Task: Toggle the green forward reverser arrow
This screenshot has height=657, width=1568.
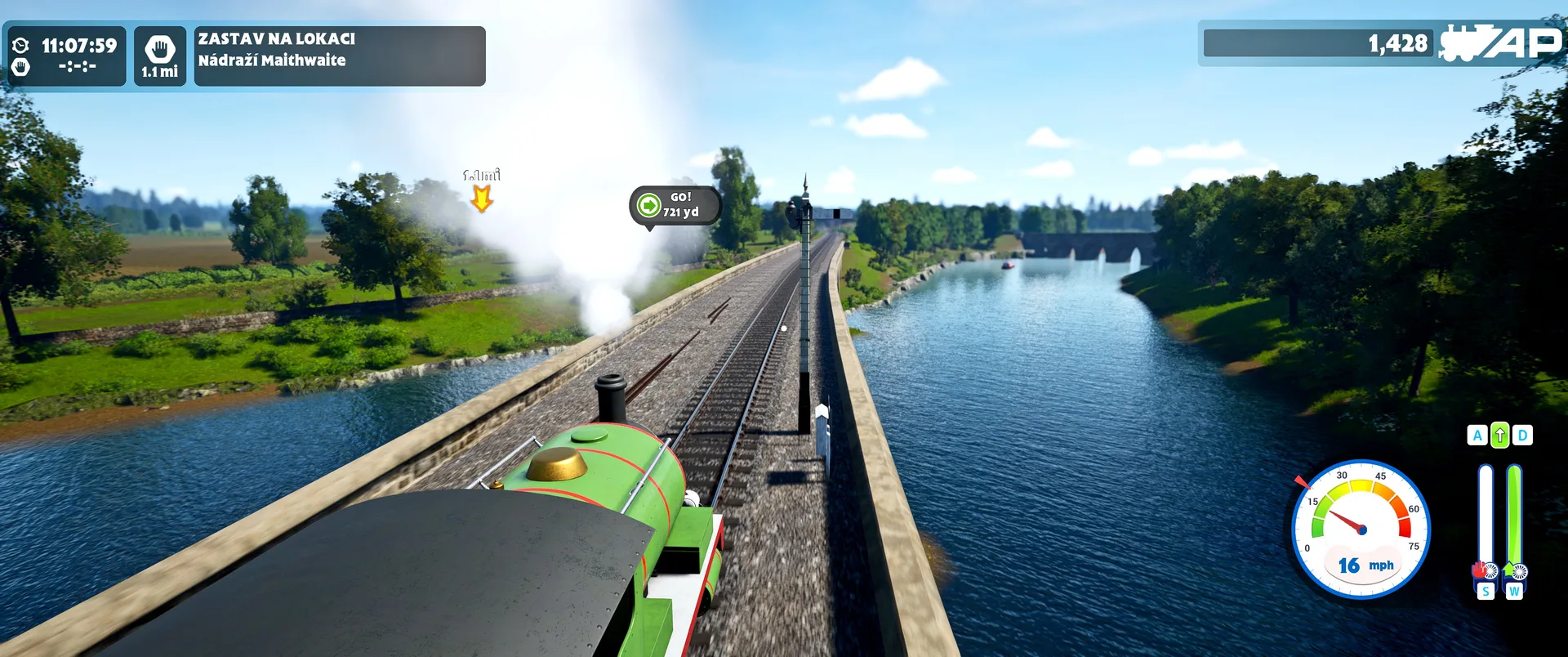Action: click(x=1499, y=436)
